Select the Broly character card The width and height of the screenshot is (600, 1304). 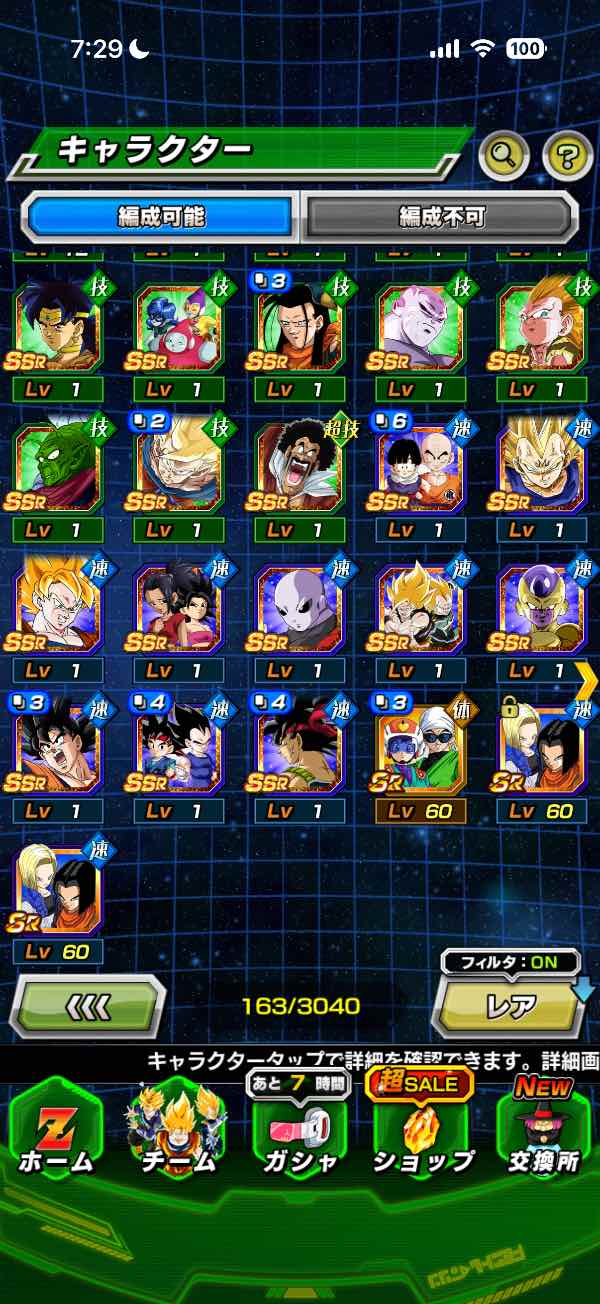click(x=58, y=329)
